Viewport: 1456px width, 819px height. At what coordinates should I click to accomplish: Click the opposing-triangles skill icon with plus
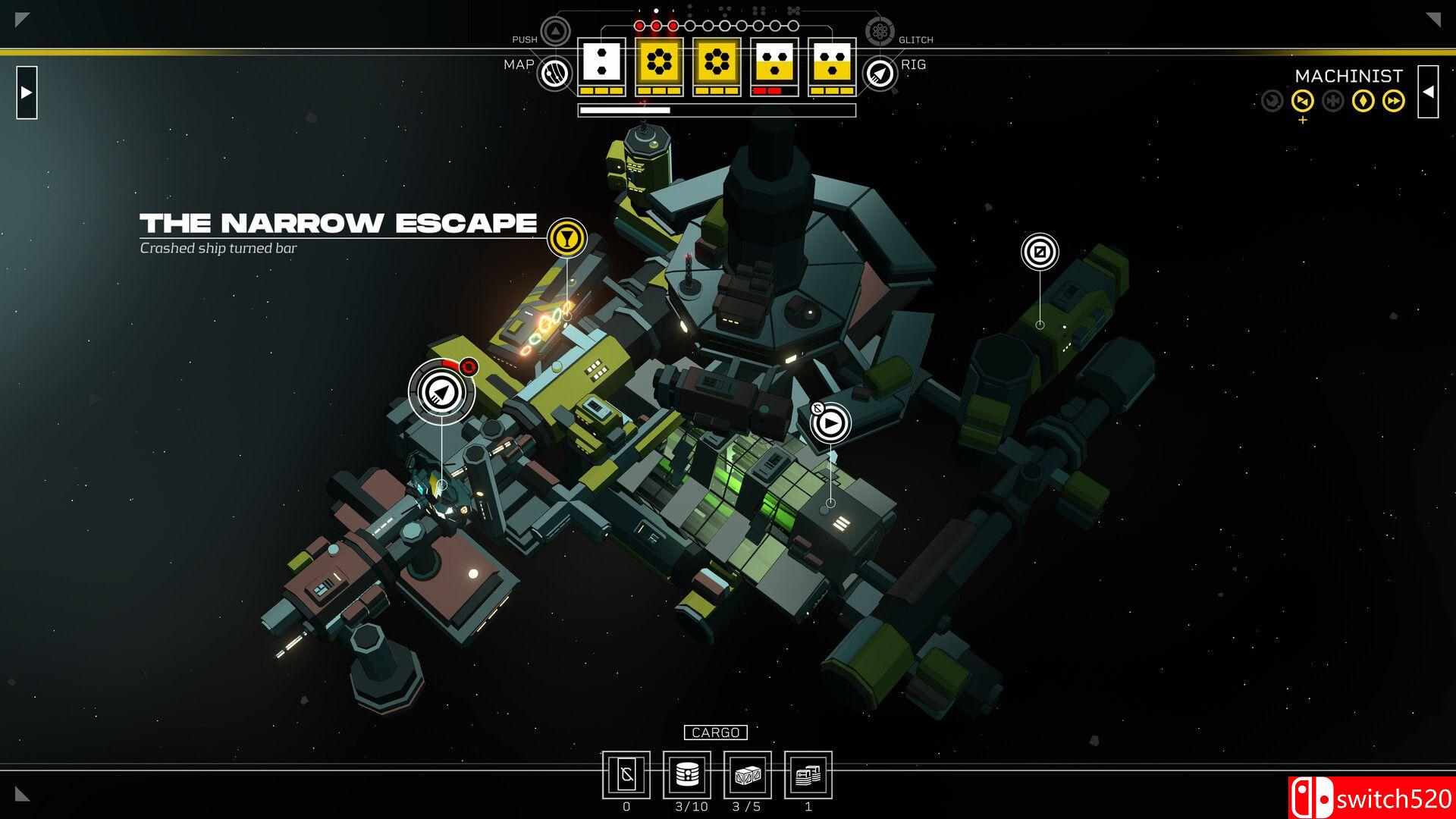click(x=1303, y=100)
